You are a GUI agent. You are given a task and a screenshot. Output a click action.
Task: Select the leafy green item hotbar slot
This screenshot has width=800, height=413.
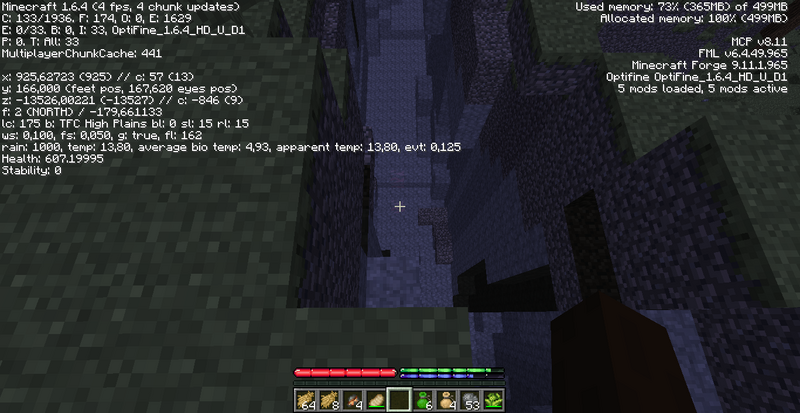click(x=494, y=398)
